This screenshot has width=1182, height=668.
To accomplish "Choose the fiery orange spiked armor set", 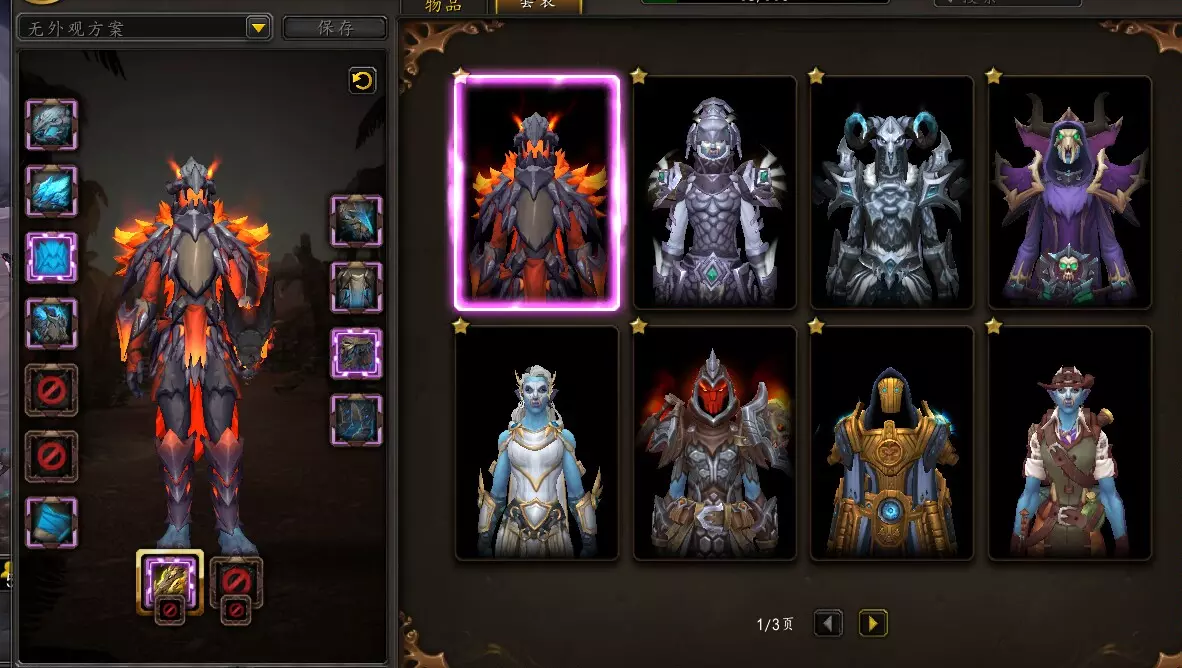I will point(536,193).
